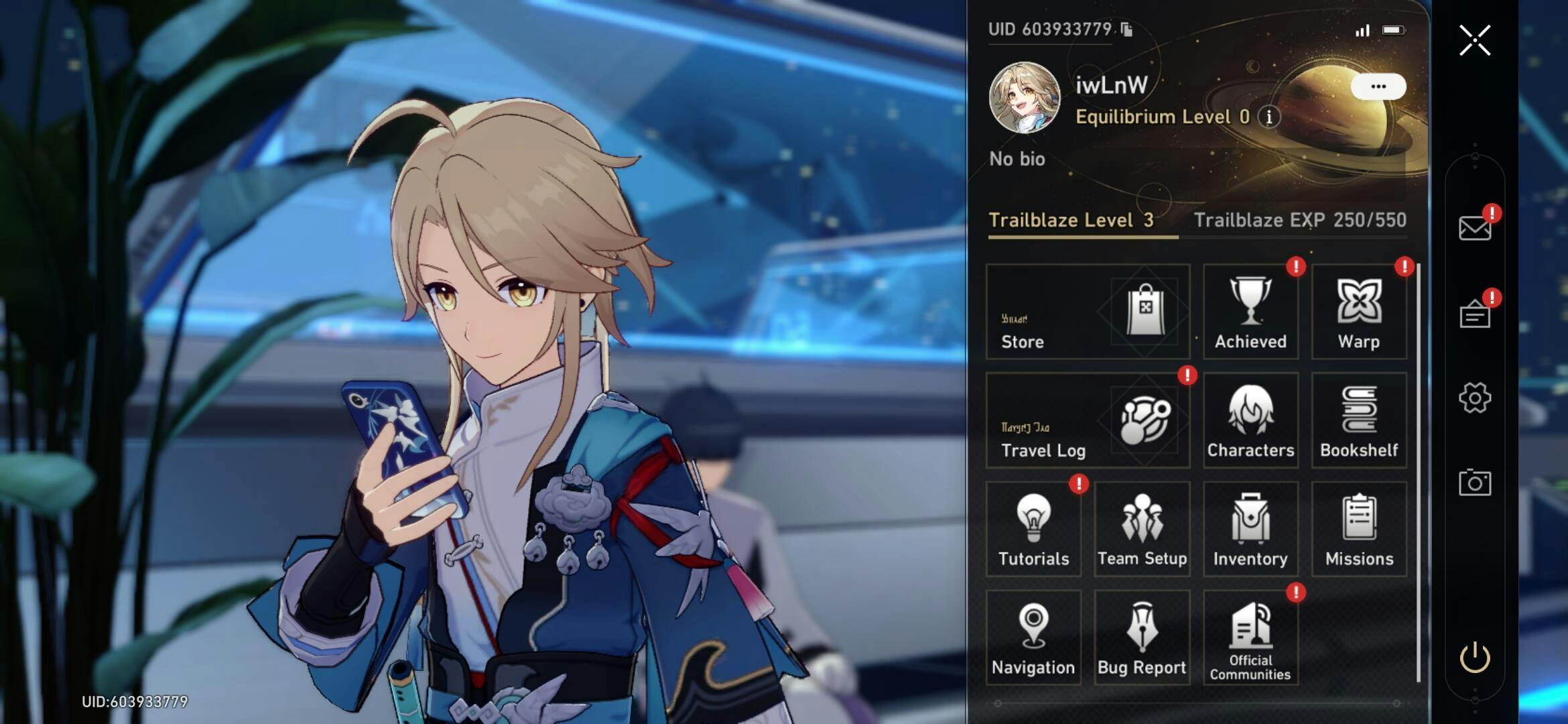Open the Characters screen
Image resolution: width=1568 pixels, height=724 pixels.
(1250, 420)
